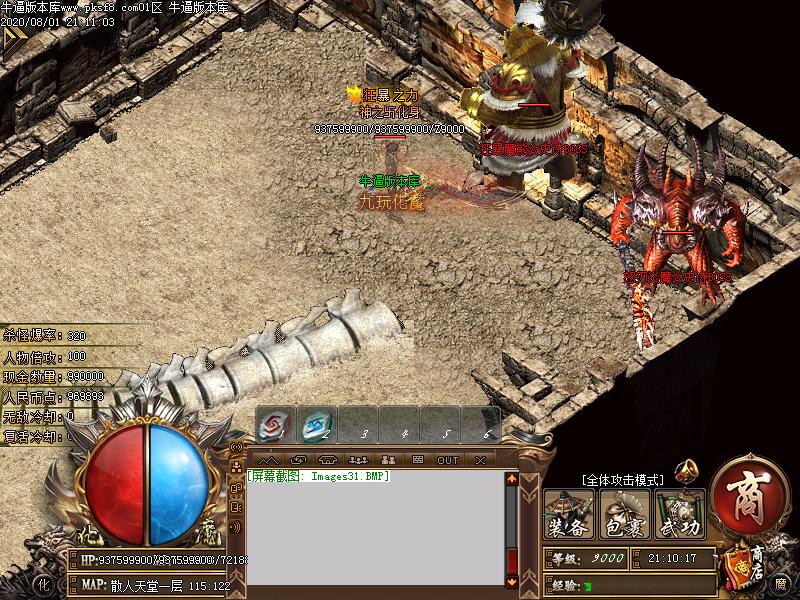
Task: Click the large red 商 shop orb
Action: pyautogui.click(x=750, y=494)
